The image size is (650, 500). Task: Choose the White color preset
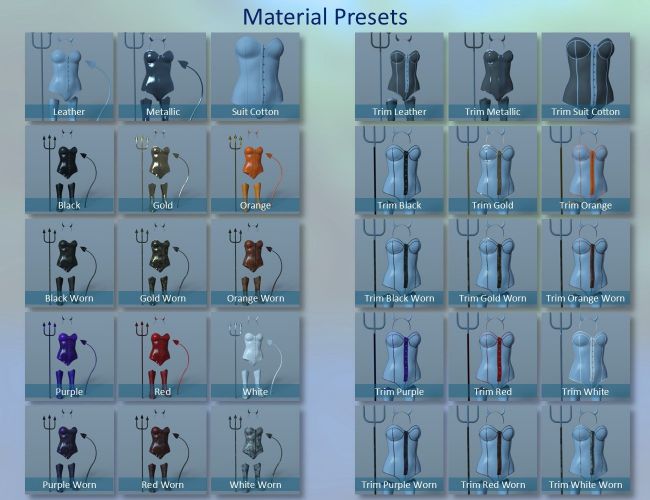point(255,356)
